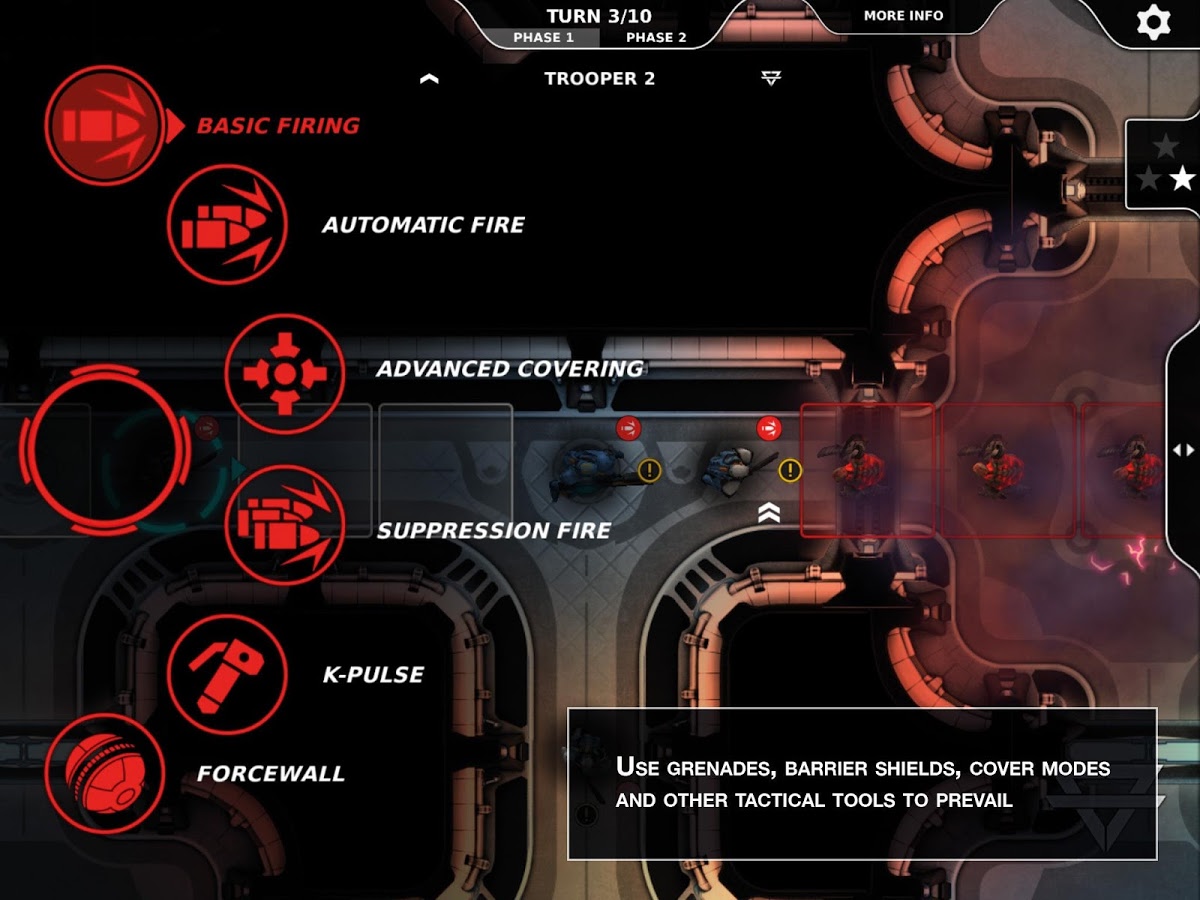
Task: Click the up chevron beside Trooper 2
Action: (x=430, y=79)
